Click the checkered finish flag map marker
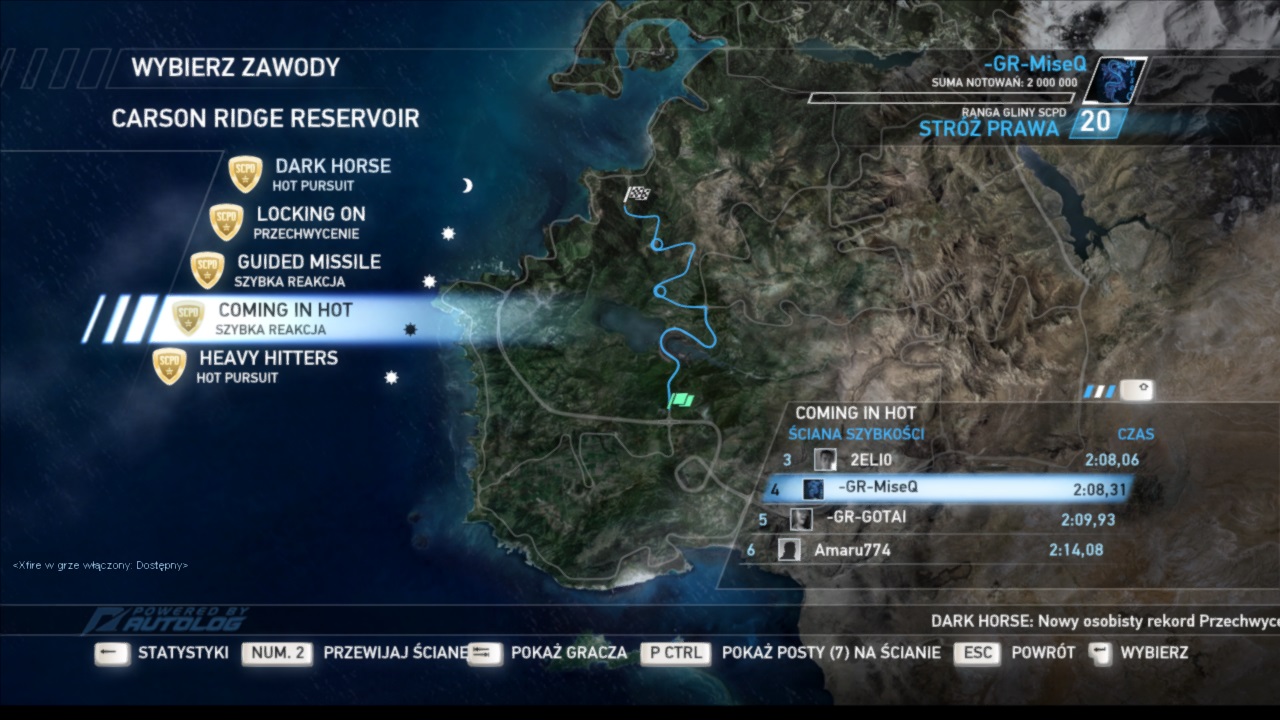Screen dimensions: 1280x720 point(637,194)
